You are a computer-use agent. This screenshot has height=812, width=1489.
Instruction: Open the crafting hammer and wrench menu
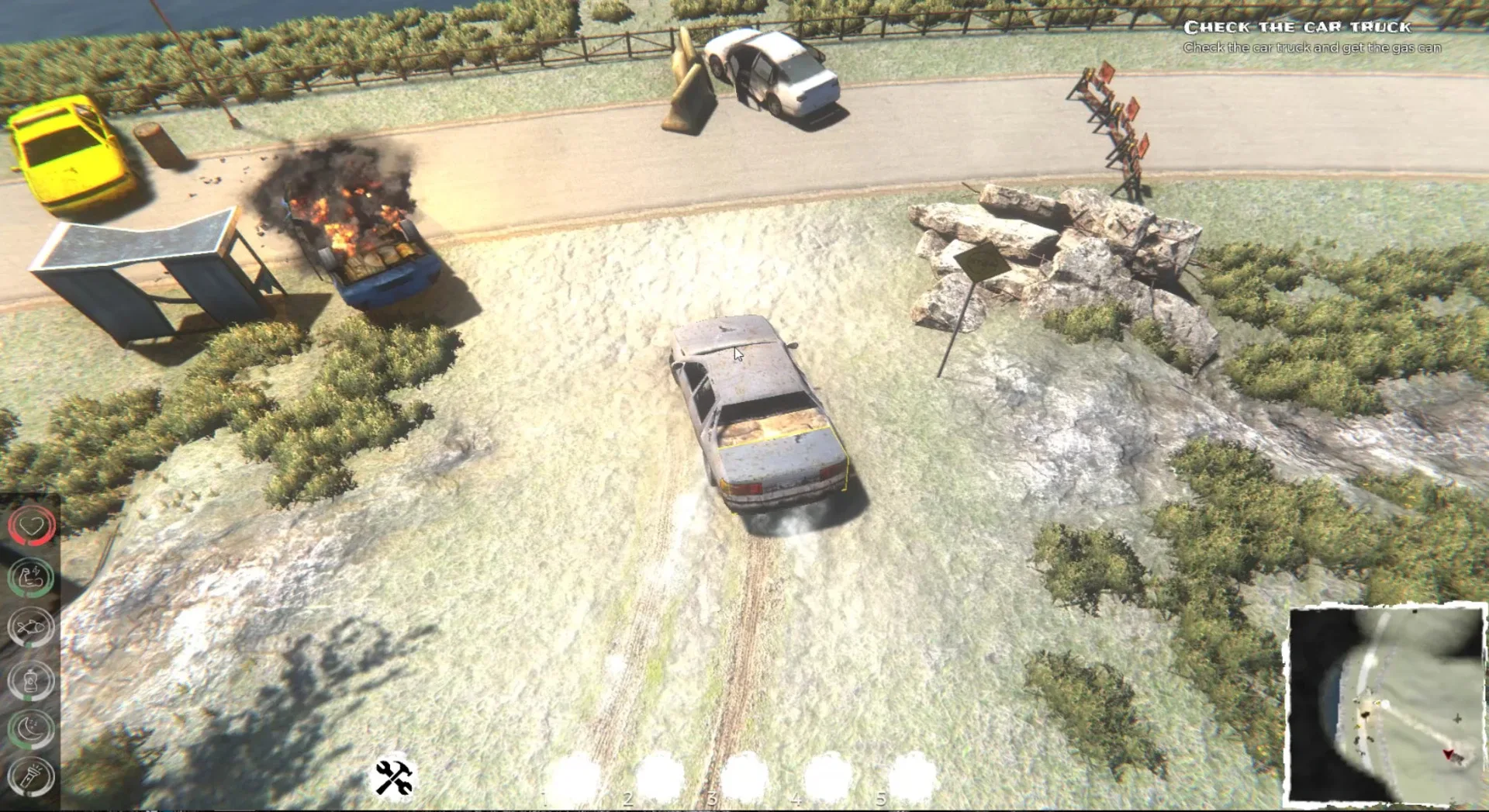392,776
